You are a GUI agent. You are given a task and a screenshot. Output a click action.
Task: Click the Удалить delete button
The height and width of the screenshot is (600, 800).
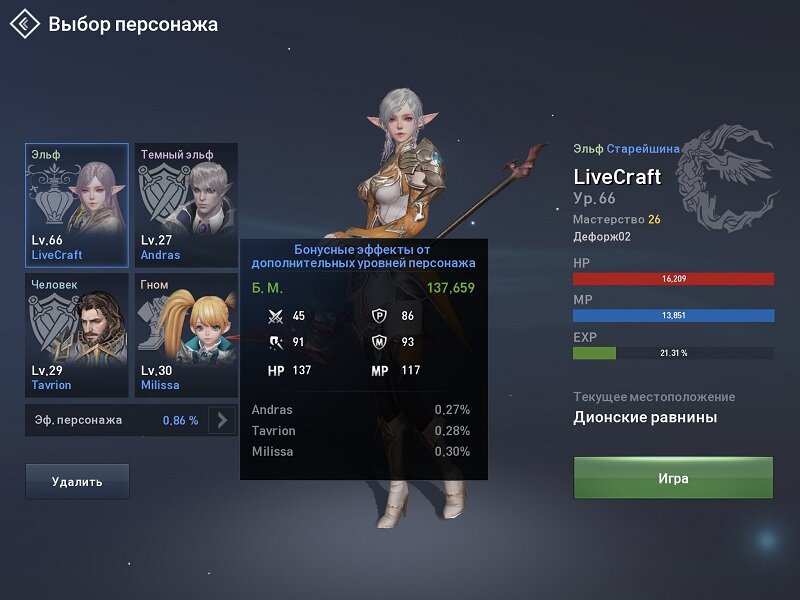(x=77, y=481)
